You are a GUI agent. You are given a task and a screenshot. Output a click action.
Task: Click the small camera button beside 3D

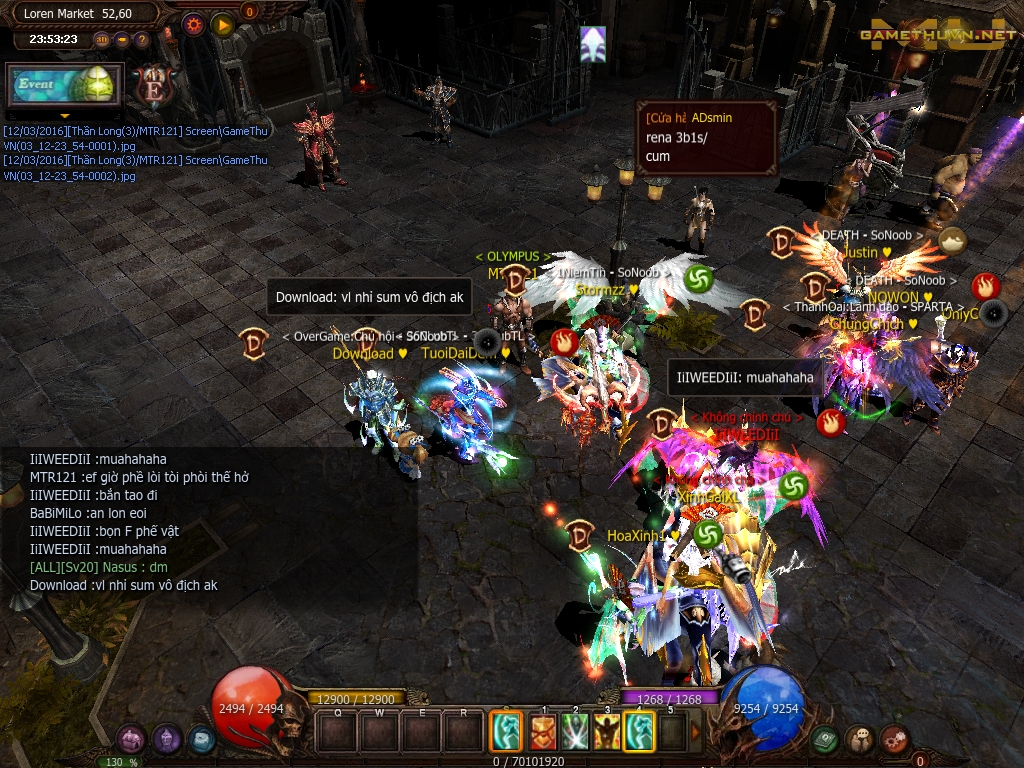(x=122, y=40)
